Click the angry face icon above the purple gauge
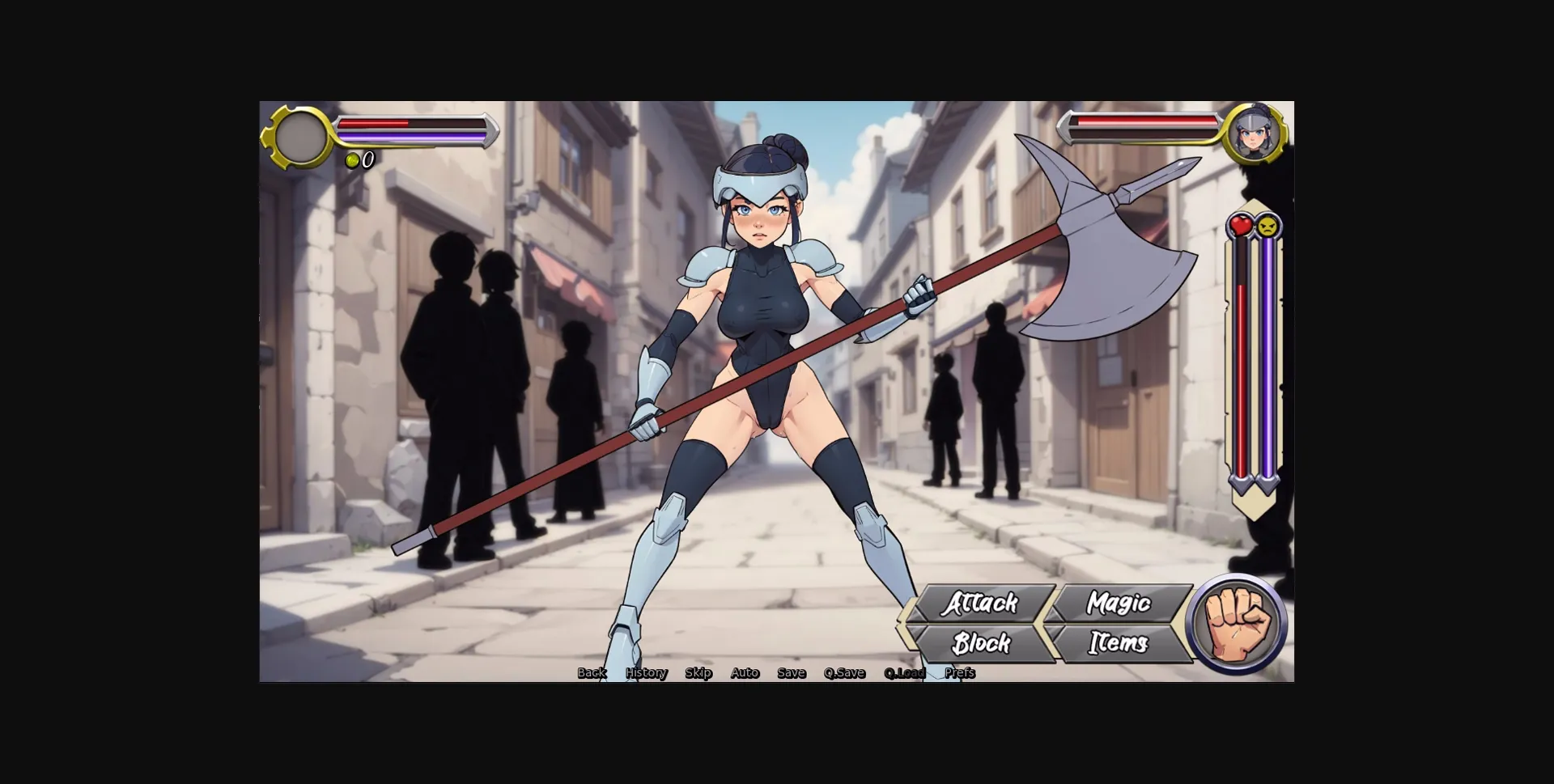This screenshot has width=1554, height=784. (x=1267, y=227)
